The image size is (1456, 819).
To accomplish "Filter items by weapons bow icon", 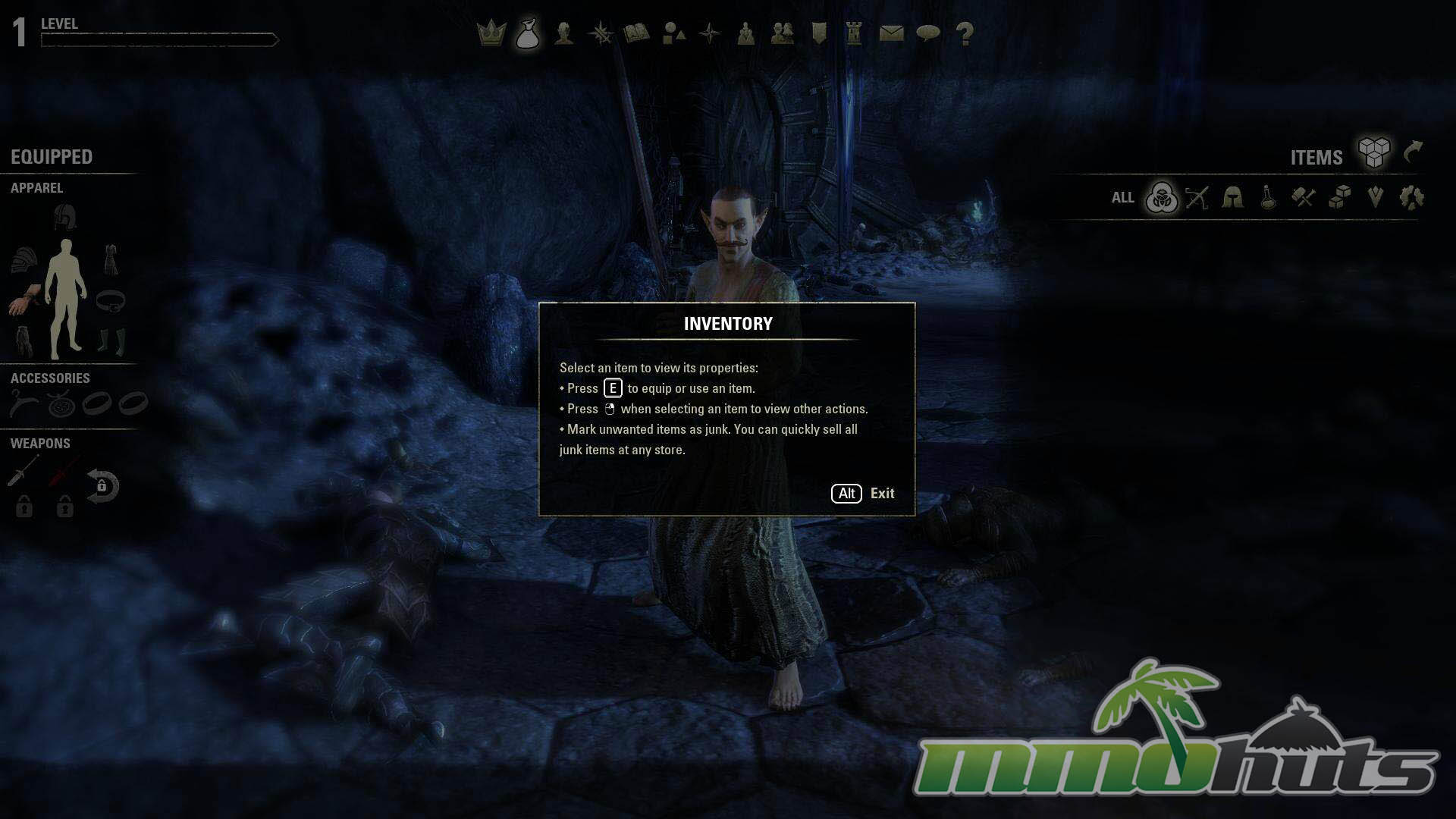I will (1197, 198).
